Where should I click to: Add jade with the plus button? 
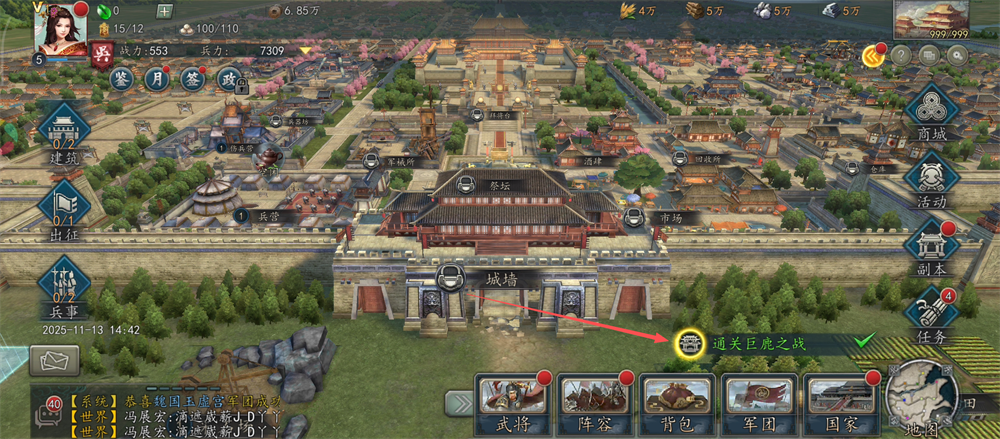pyautogui.click(x=165, y=11)
